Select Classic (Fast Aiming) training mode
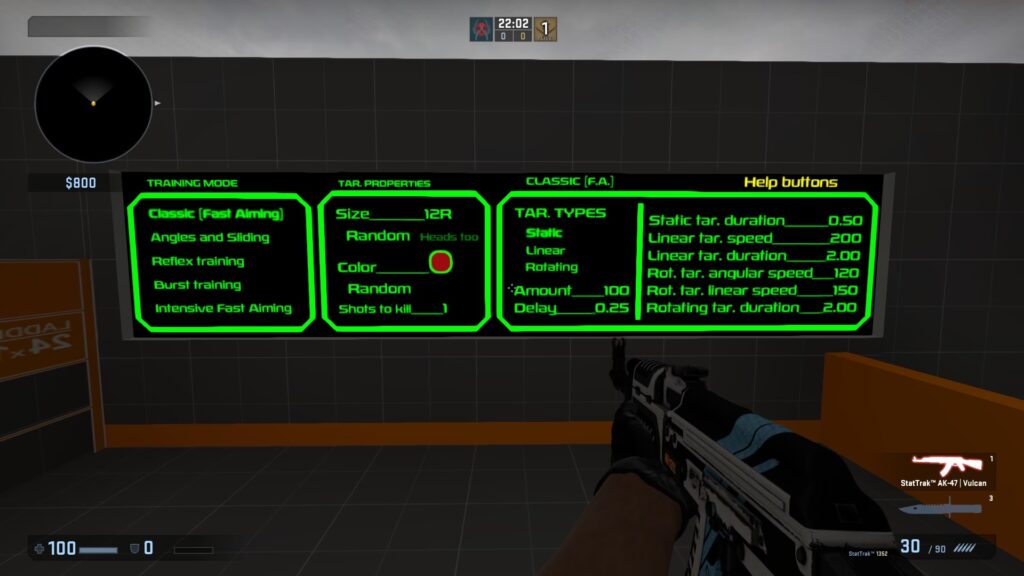Screen dimensions: 1024x576 tap(215, 214)
